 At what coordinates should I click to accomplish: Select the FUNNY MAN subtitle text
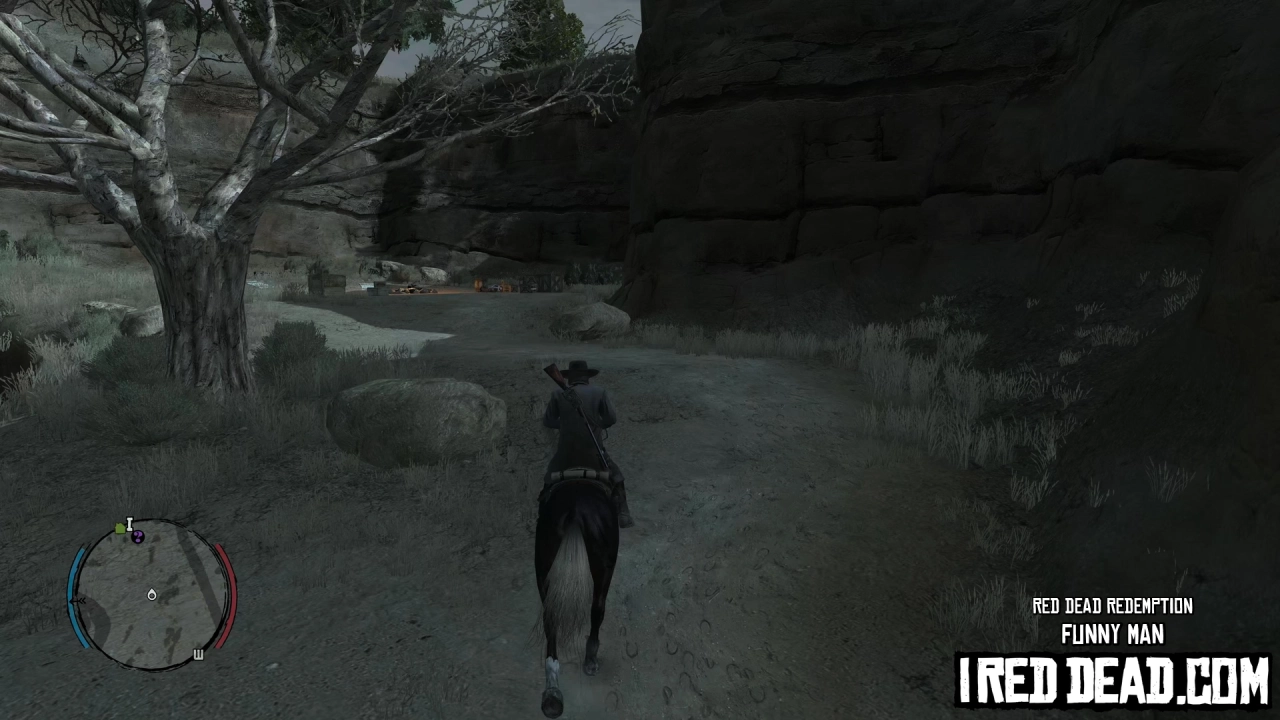1114,634
